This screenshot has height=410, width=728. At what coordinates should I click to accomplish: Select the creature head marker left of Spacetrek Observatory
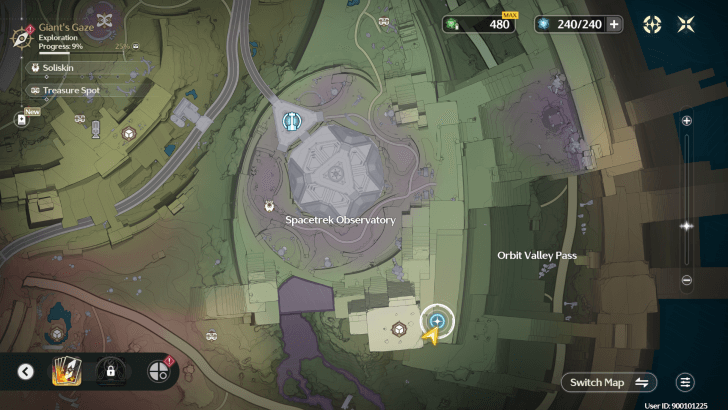(269, 206)
